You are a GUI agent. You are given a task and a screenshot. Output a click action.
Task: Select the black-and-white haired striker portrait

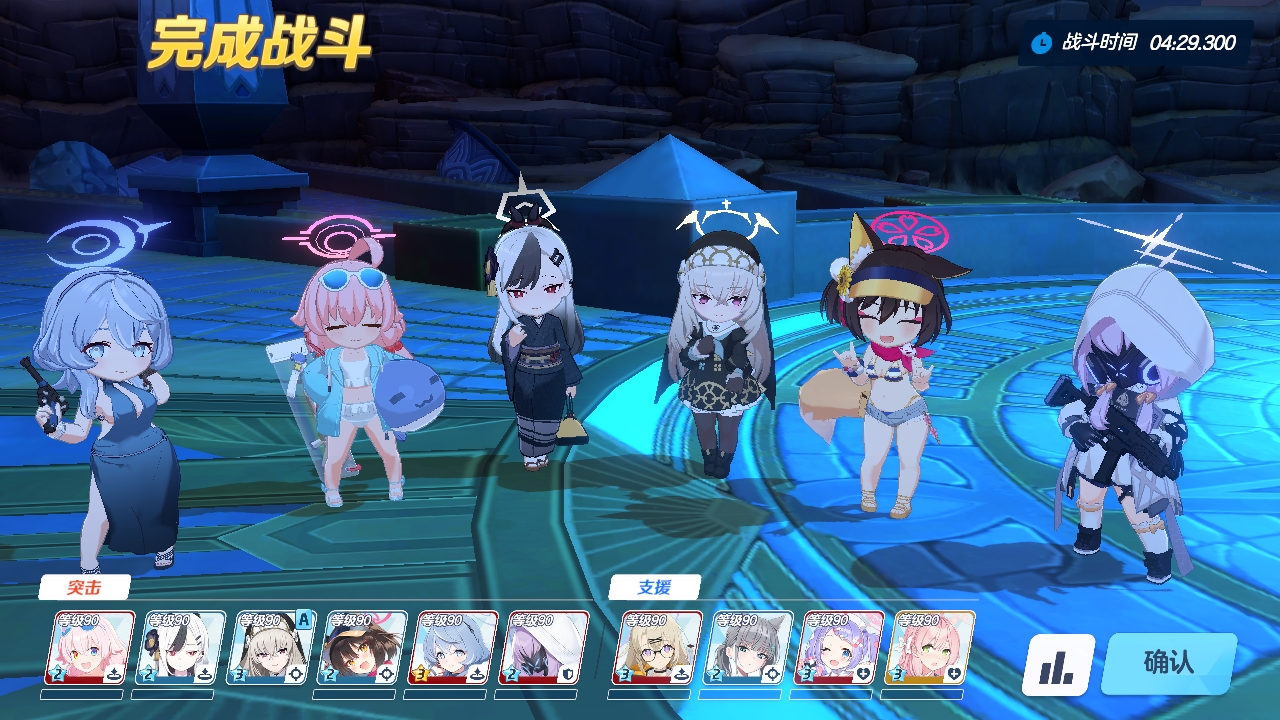pos(181,648)
